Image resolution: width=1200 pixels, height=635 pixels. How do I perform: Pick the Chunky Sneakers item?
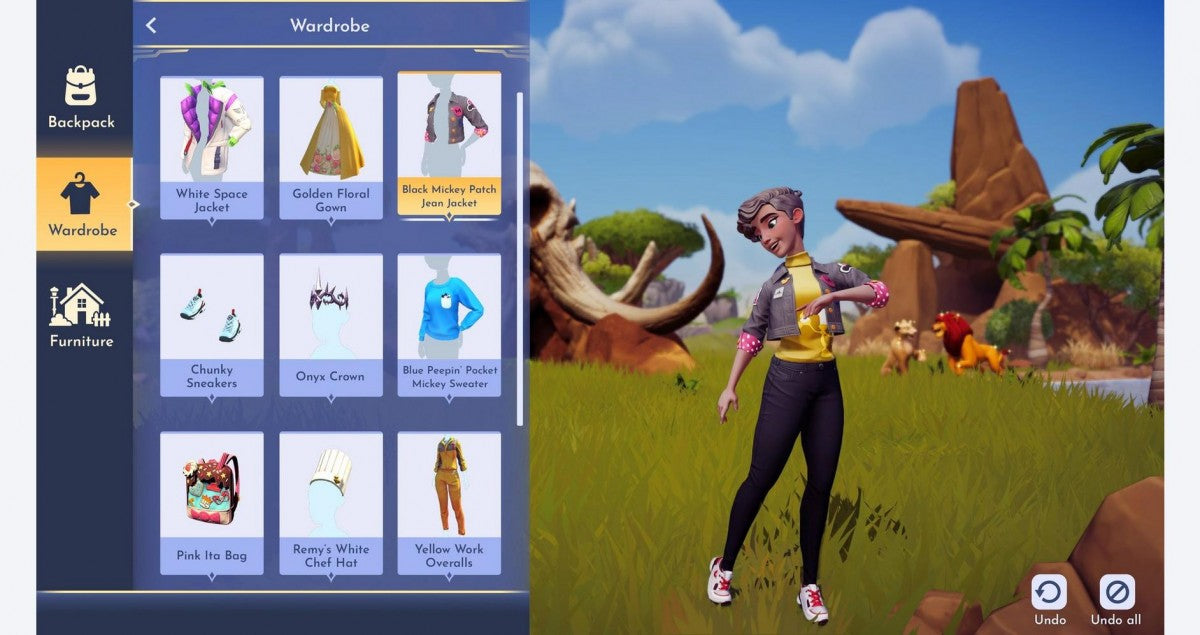point(212,325)
